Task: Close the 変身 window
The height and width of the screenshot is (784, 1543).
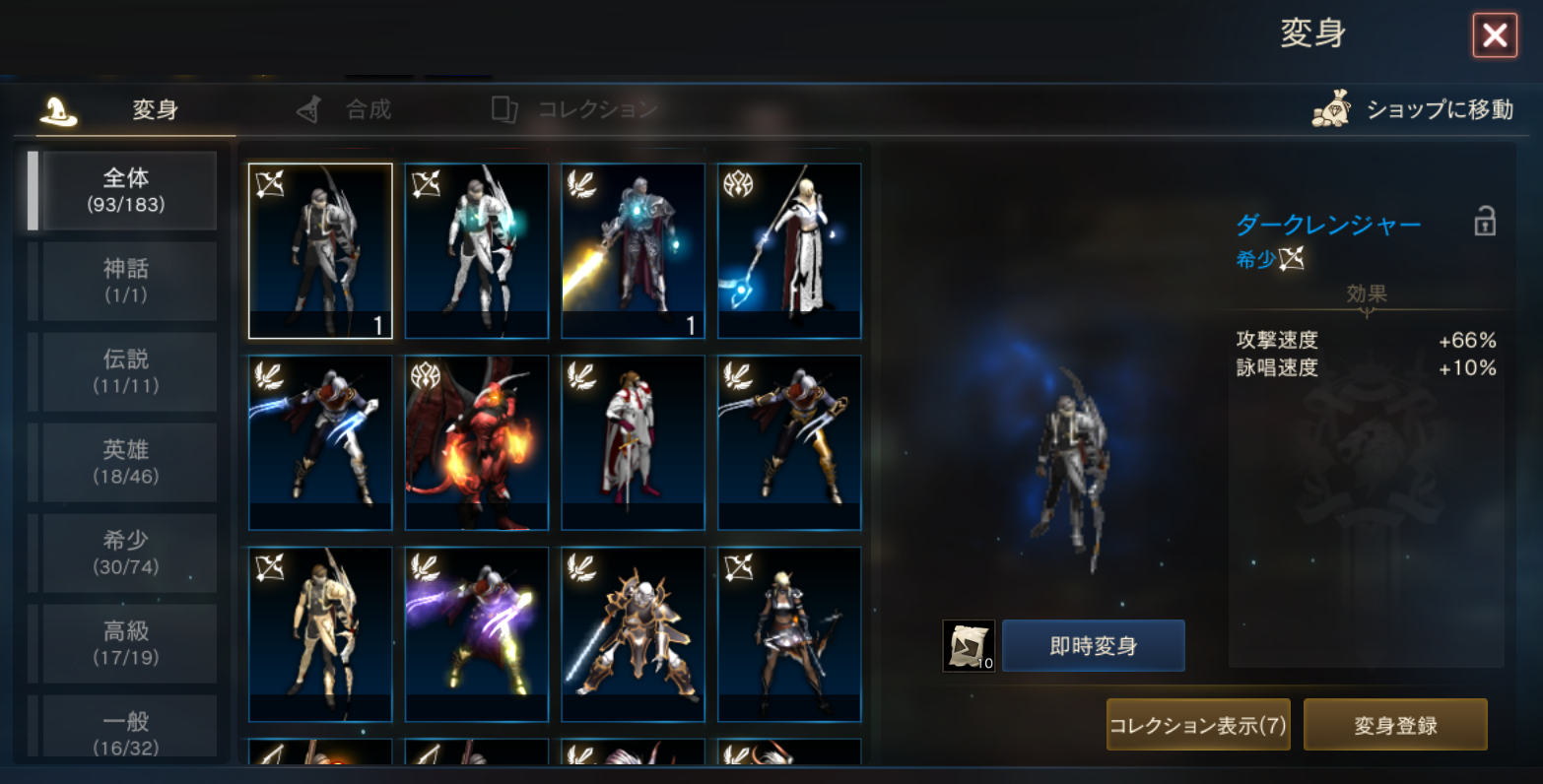Action: (x=1494, y=36)
